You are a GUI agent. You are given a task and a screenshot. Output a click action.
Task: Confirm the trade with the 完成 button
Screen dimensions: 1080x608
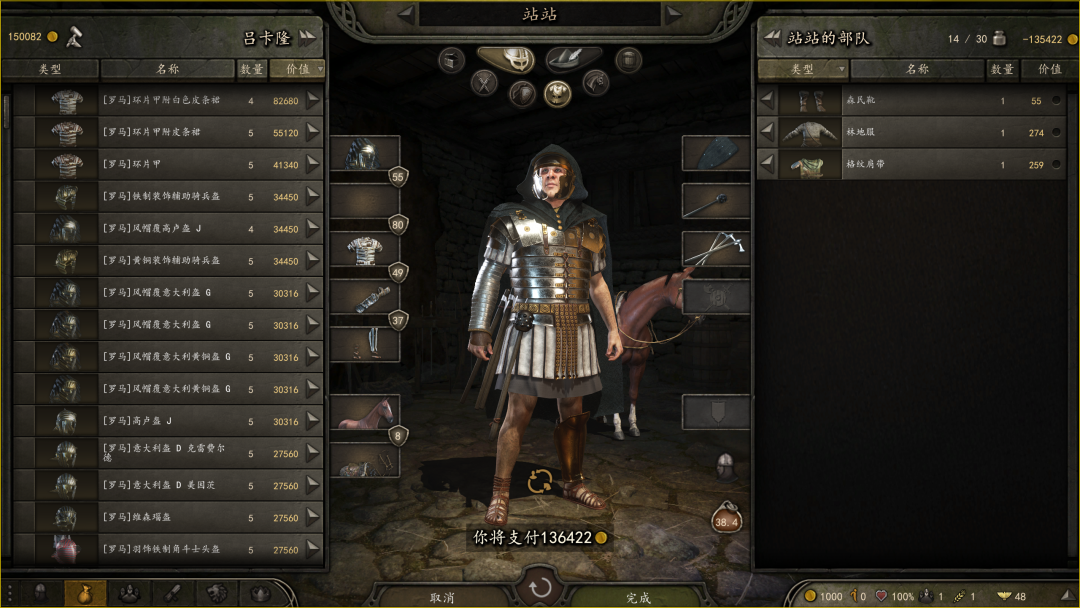point(638,597)
